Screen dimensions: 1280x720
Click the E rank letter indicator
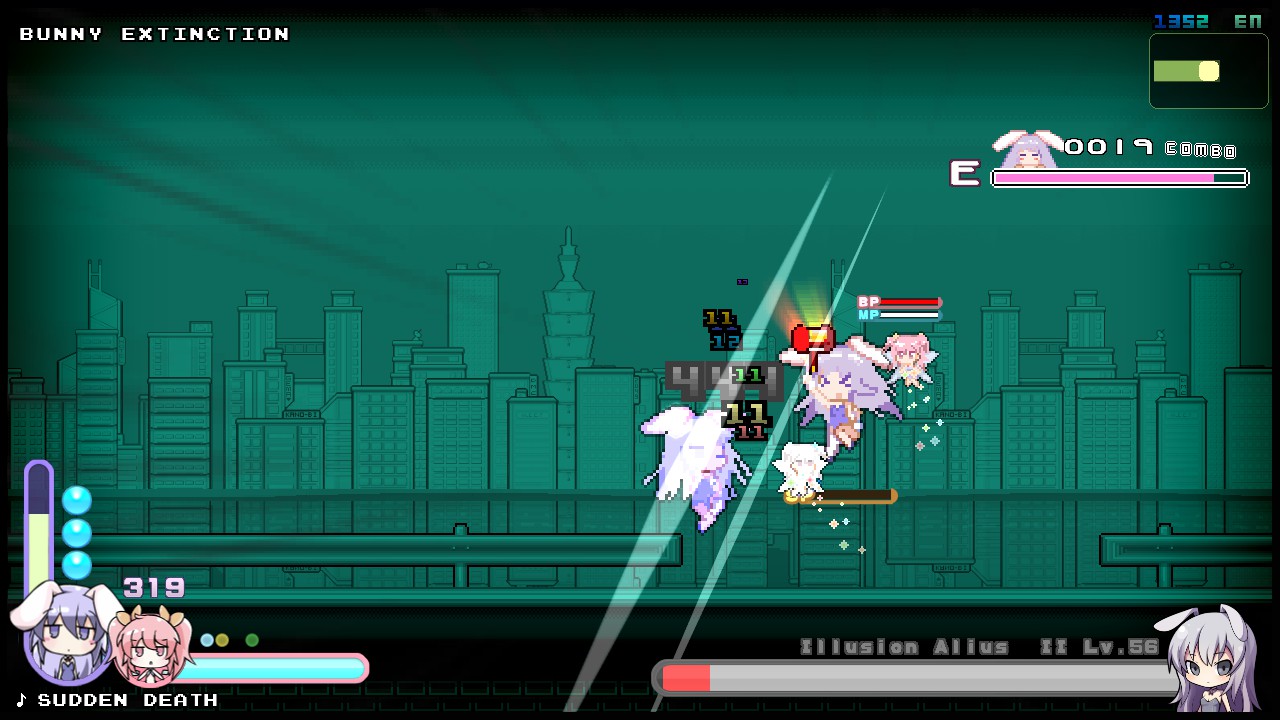(963, 174)
